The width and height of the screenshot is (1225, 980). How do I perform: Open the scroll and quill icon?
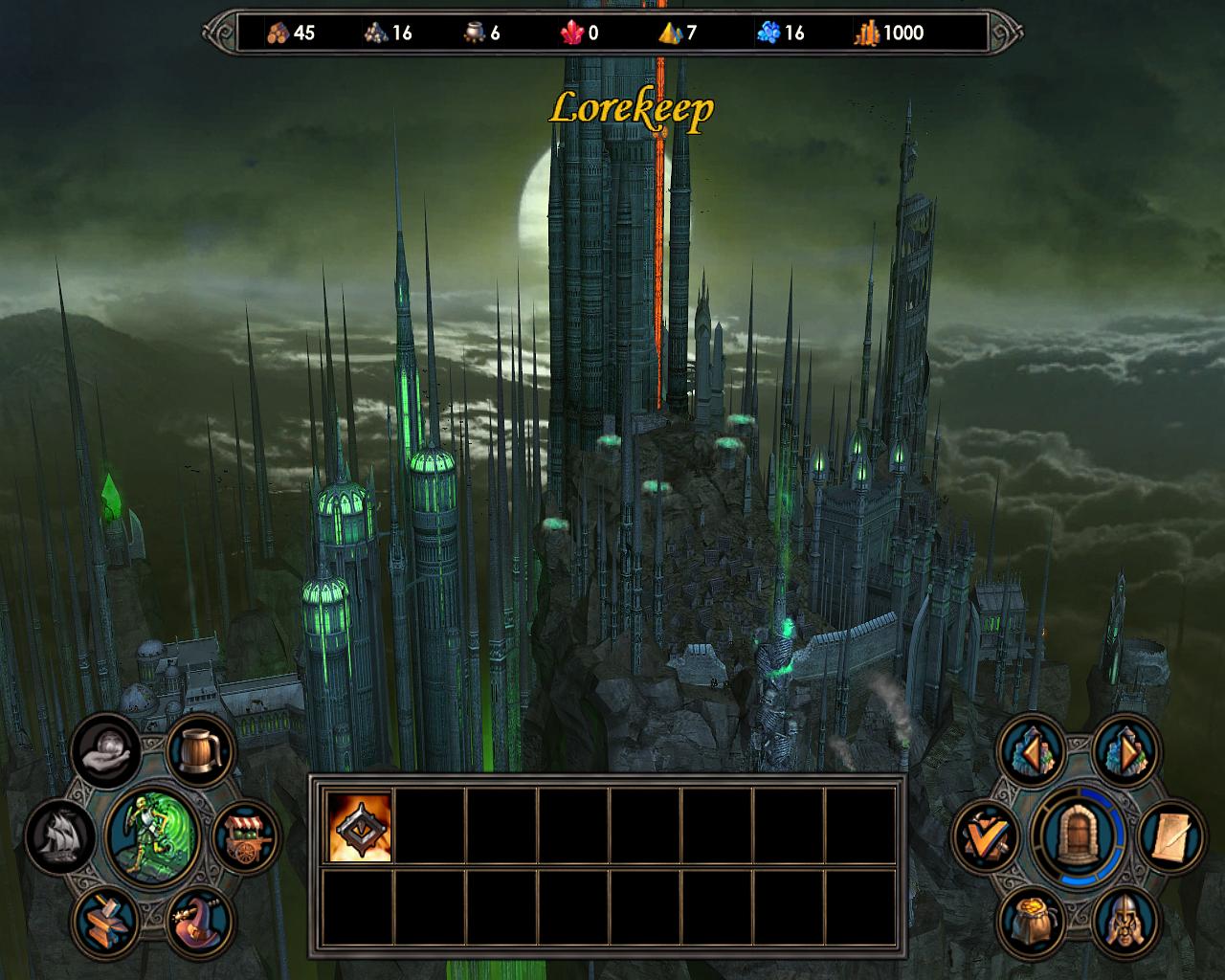tap(1170, 837)
